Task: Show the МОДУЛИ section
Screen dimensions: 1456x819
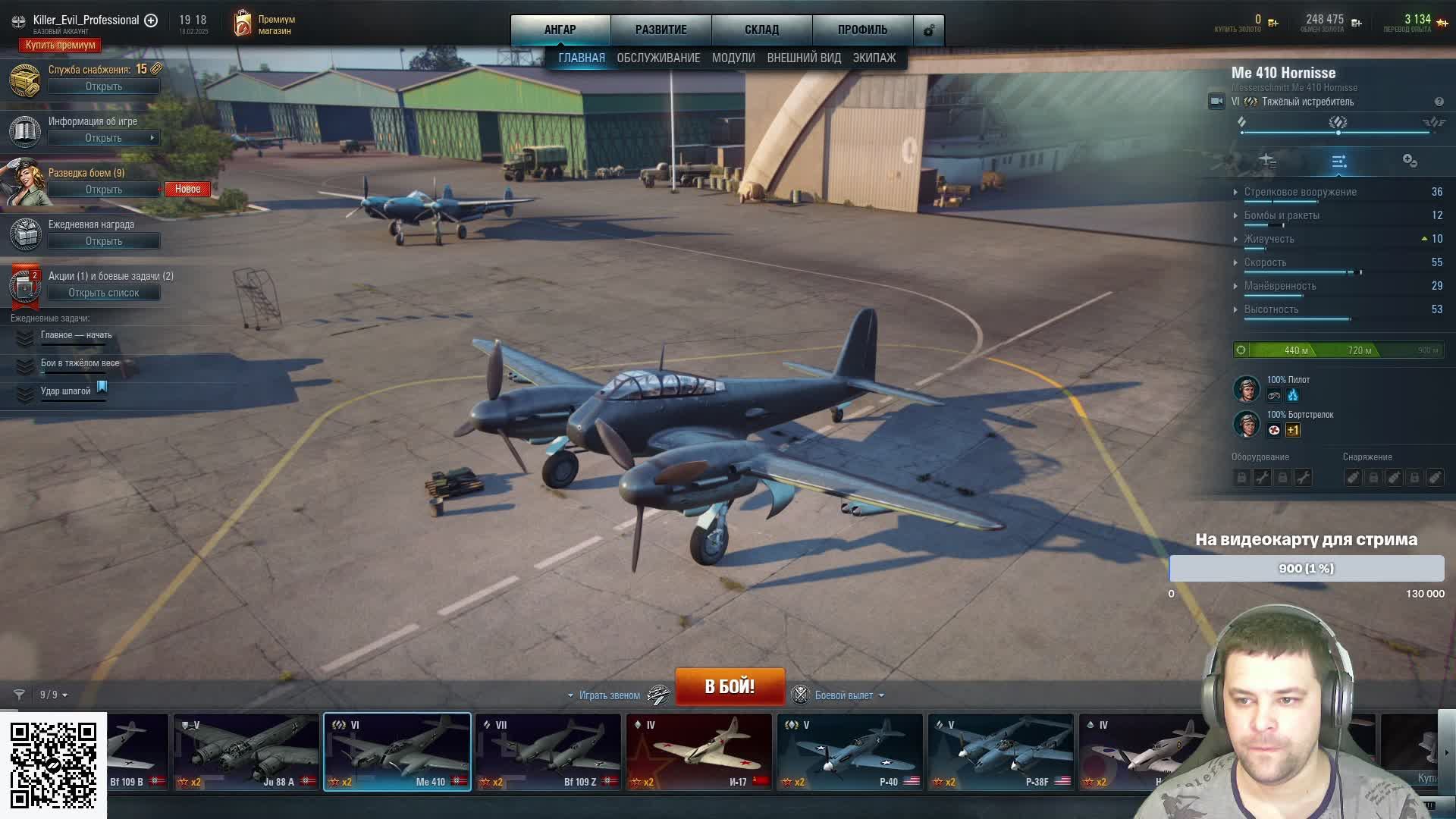Action: 733,58
